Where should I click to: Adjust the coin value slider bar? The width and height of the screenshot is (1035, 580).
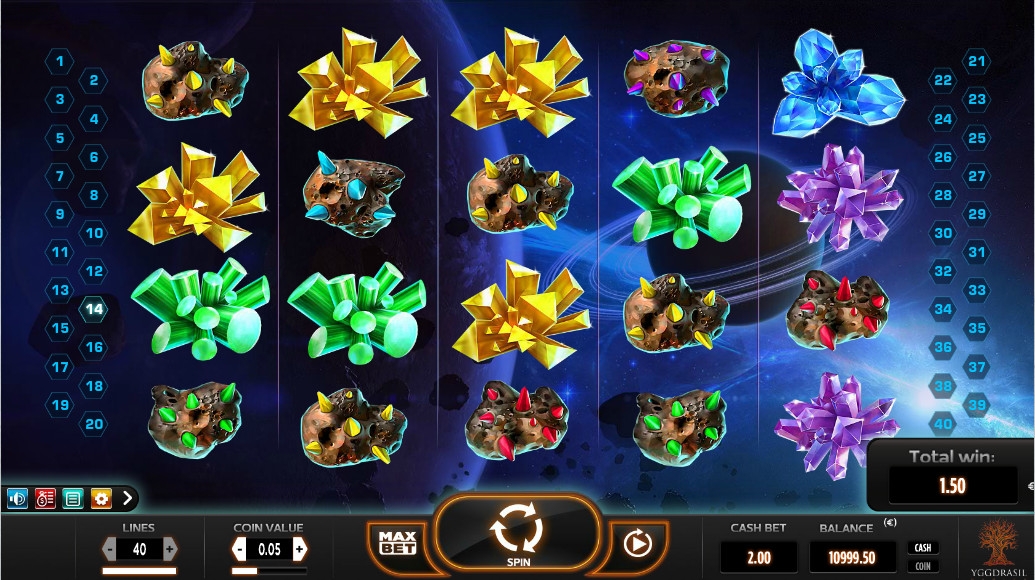tap(269, 571)
